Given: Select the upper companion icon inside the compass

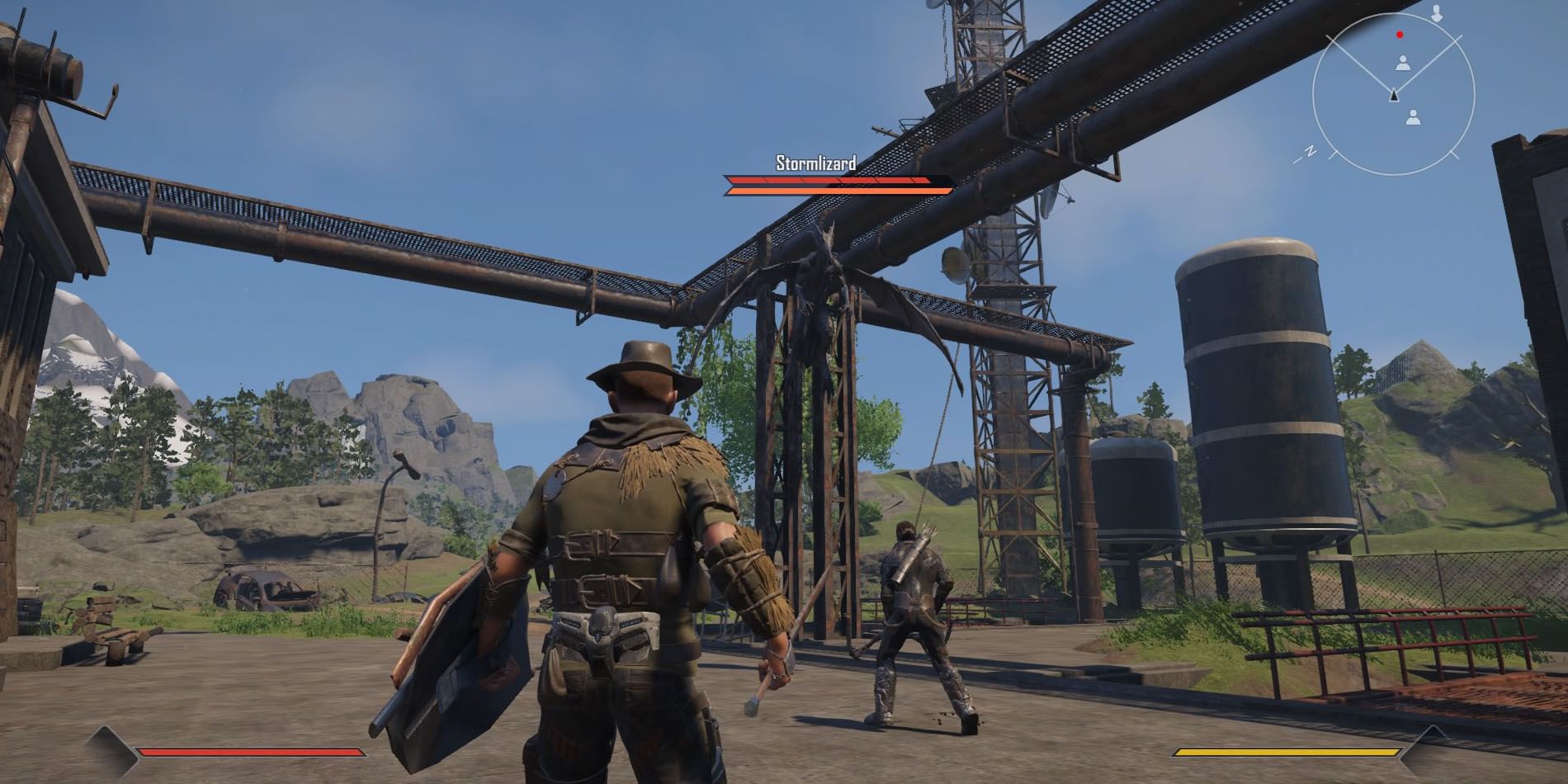Looking at the screenshot, I should click(1402, 64).
